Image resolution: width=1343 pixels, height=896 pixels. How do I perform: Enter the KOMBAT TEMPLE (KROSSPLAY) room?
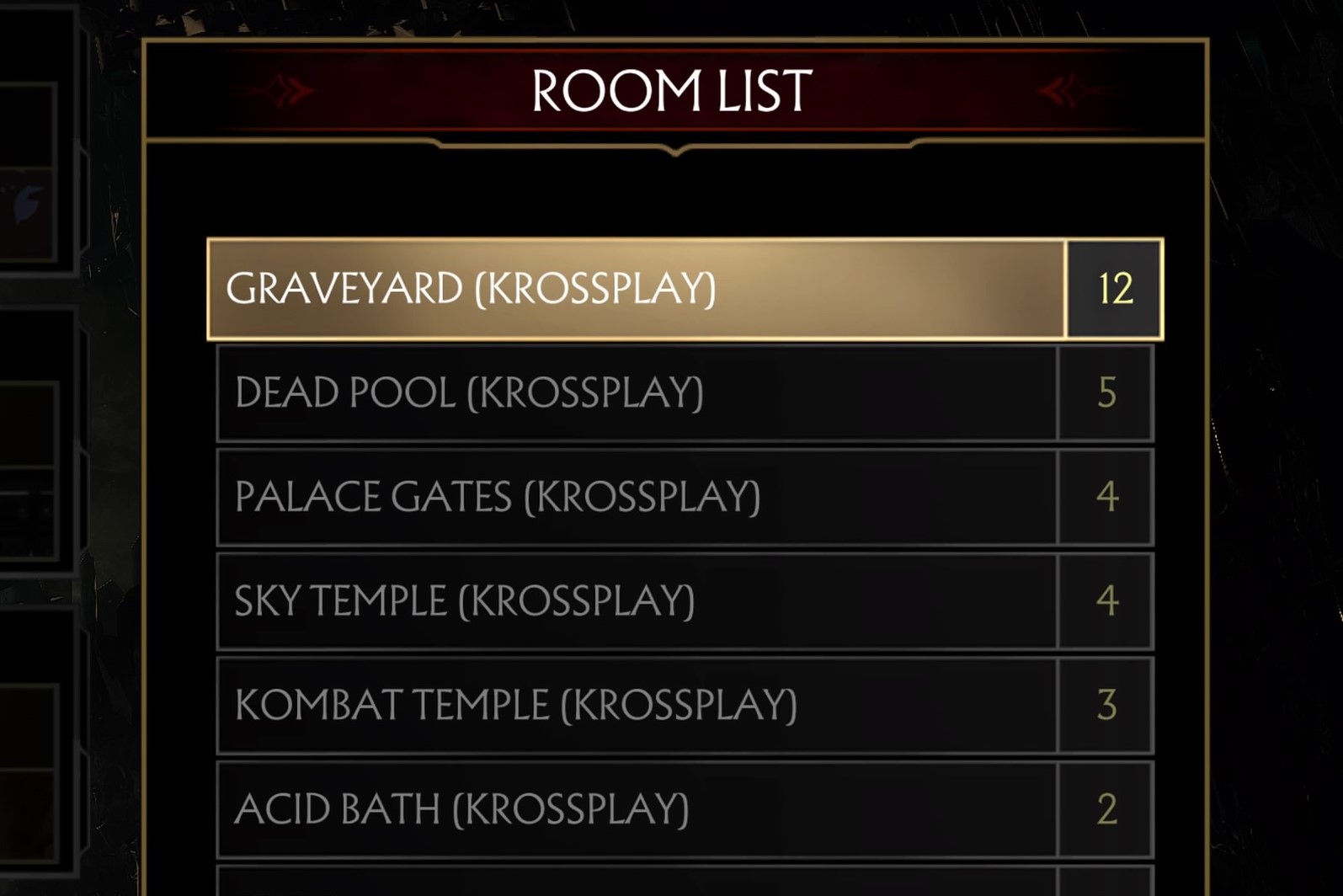pos(589,706)
